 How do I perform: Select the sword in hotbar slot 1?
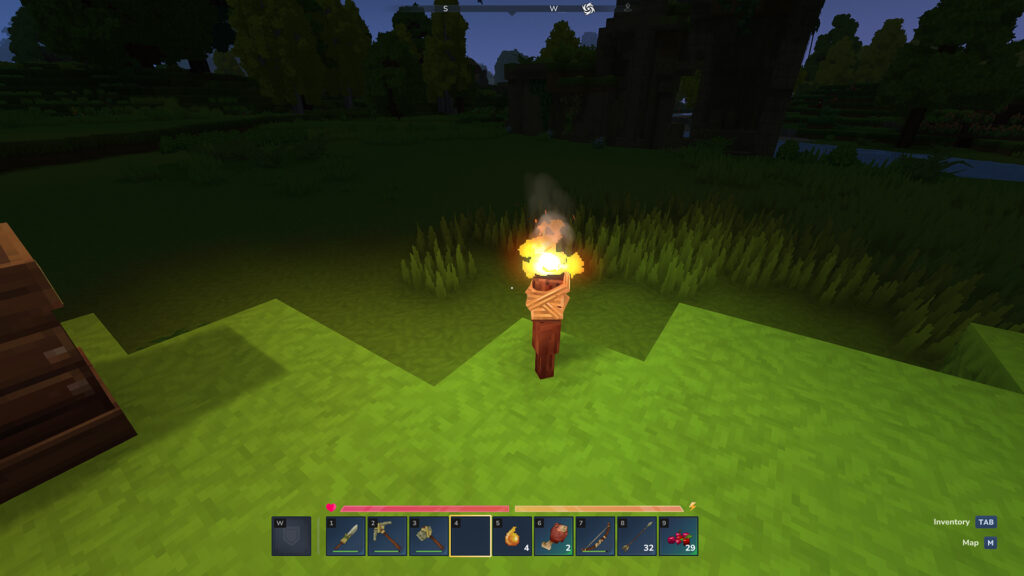[346, 536]
